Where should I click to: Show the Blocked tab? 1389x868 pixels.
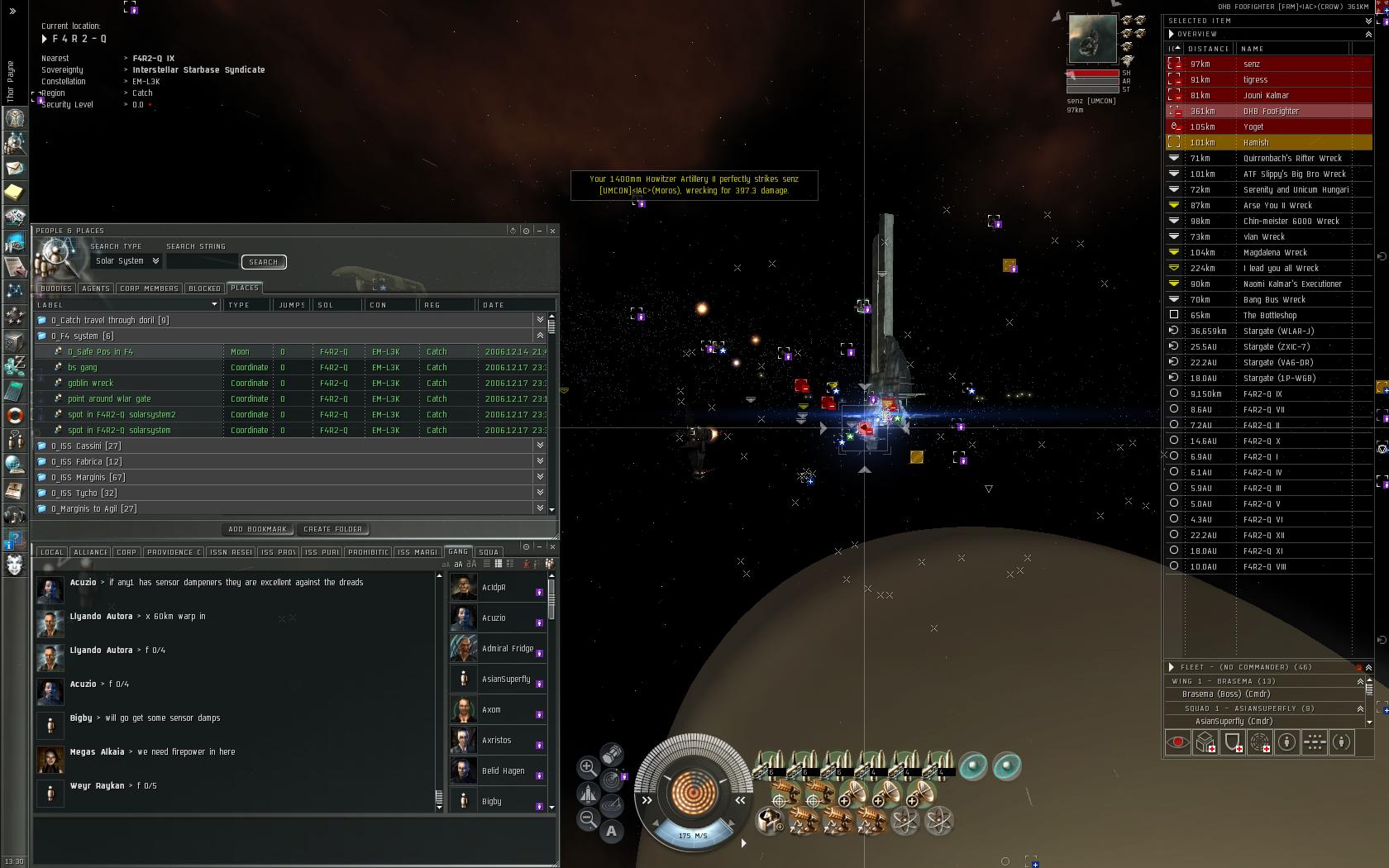(x=204, y=289)
